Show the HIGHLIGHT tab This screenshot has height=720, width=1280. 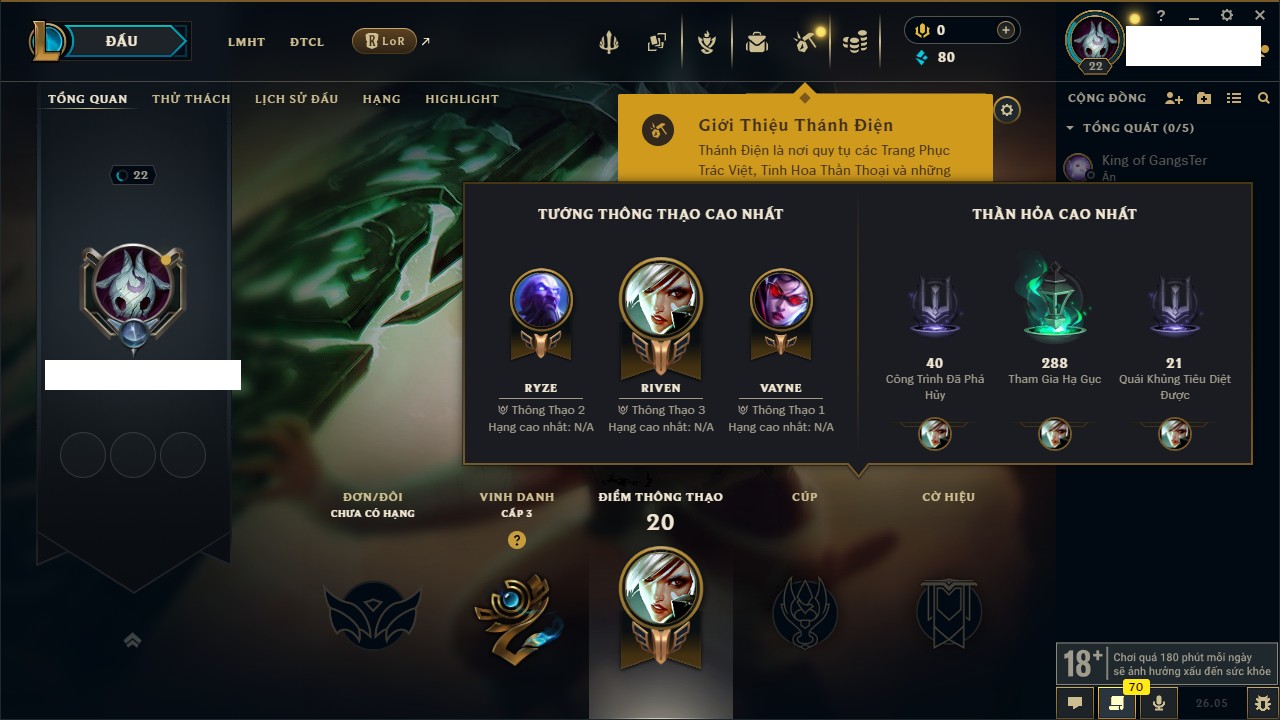pos(461,99)
